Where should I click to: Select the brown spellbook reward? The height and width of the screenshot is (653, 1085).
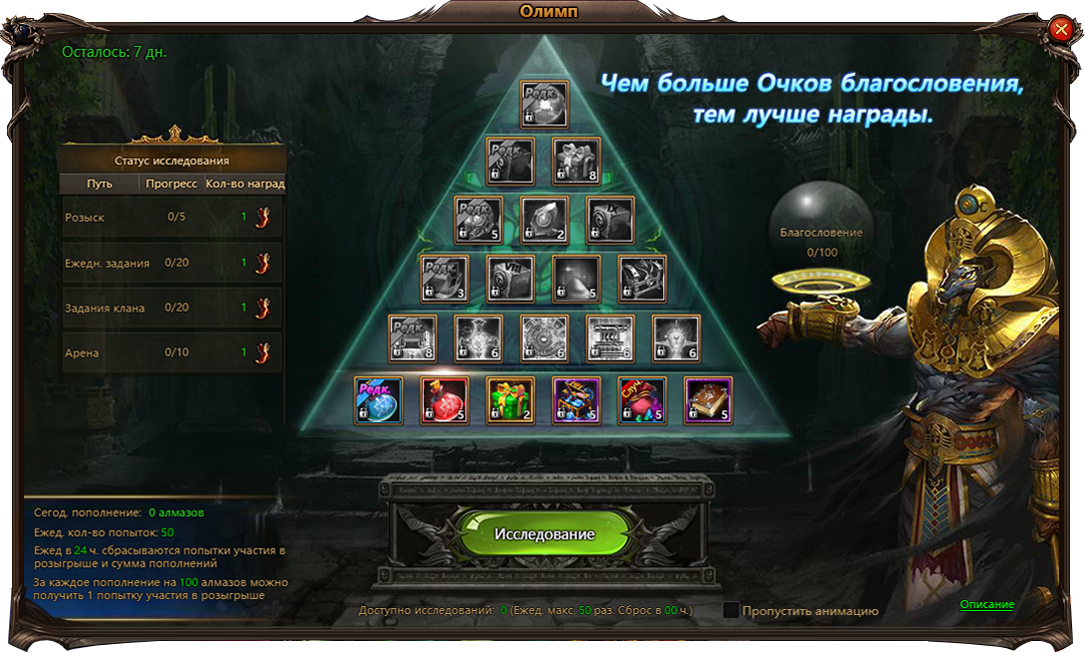point(709,400)
